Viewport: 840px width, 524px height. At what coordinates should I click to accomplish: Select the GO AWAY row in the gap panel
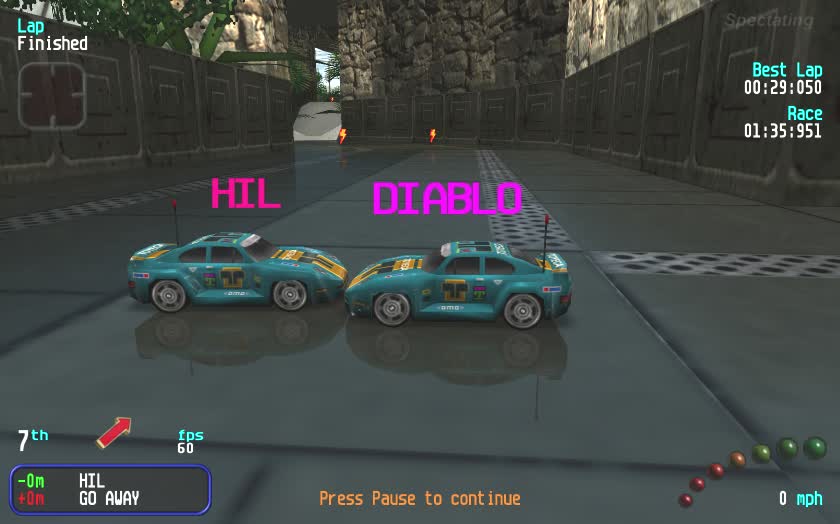click(109, 498)
